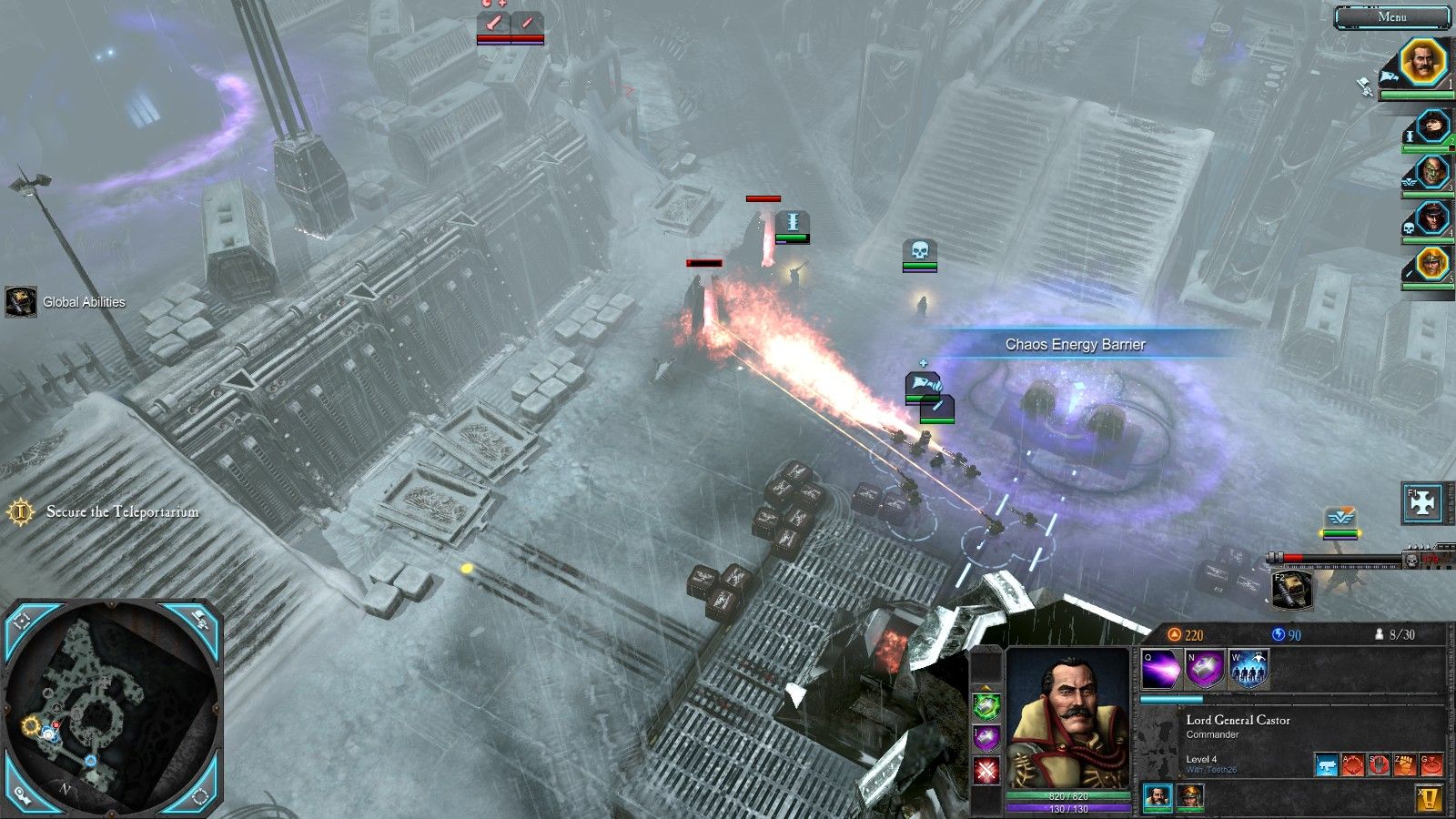The height and width of the screenshot is (819, 1456).
Task: Open the Menu button
Action: (x=1391, y=16)
